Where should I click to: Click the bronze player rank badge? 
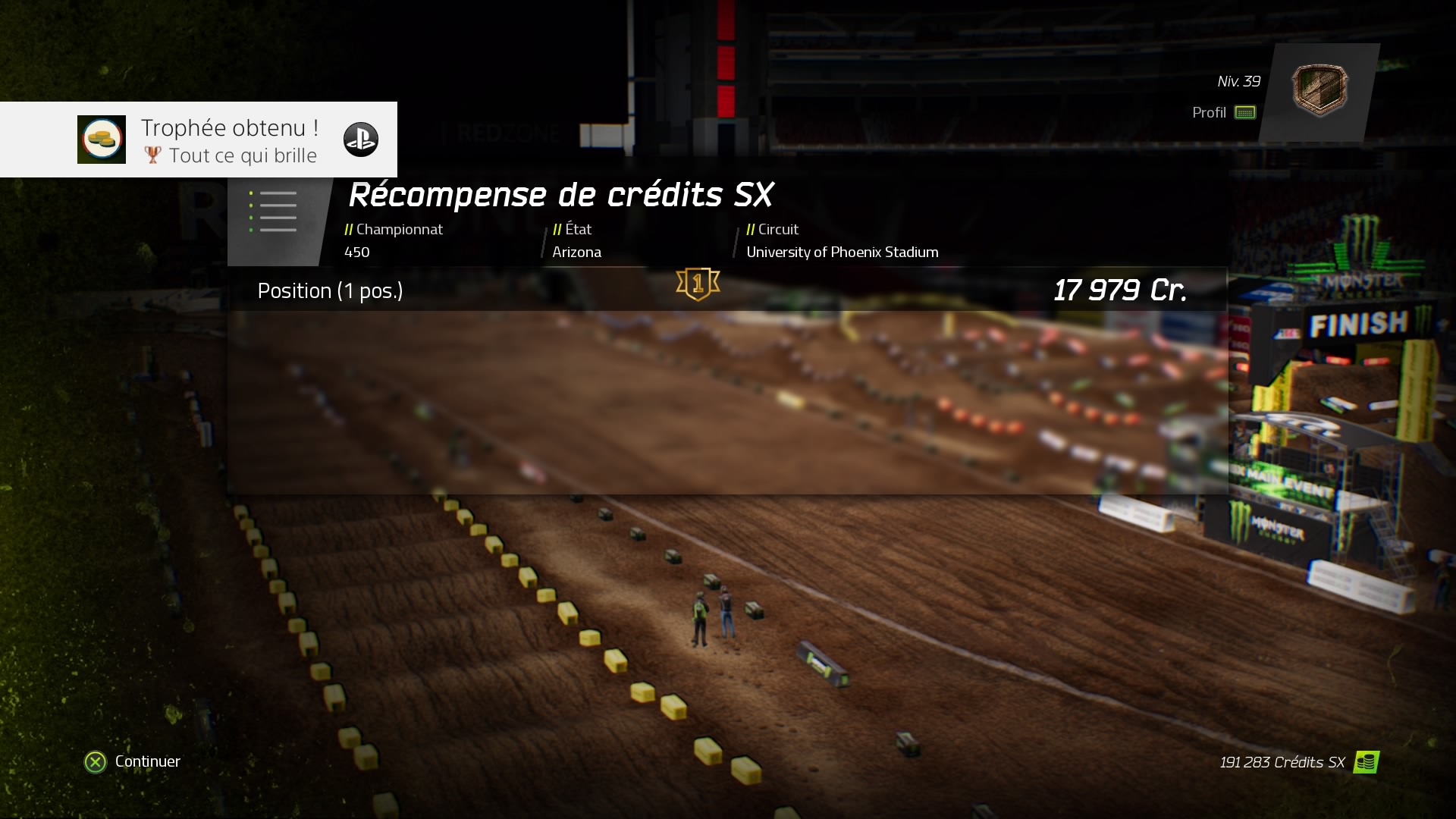pos(1319,91)
